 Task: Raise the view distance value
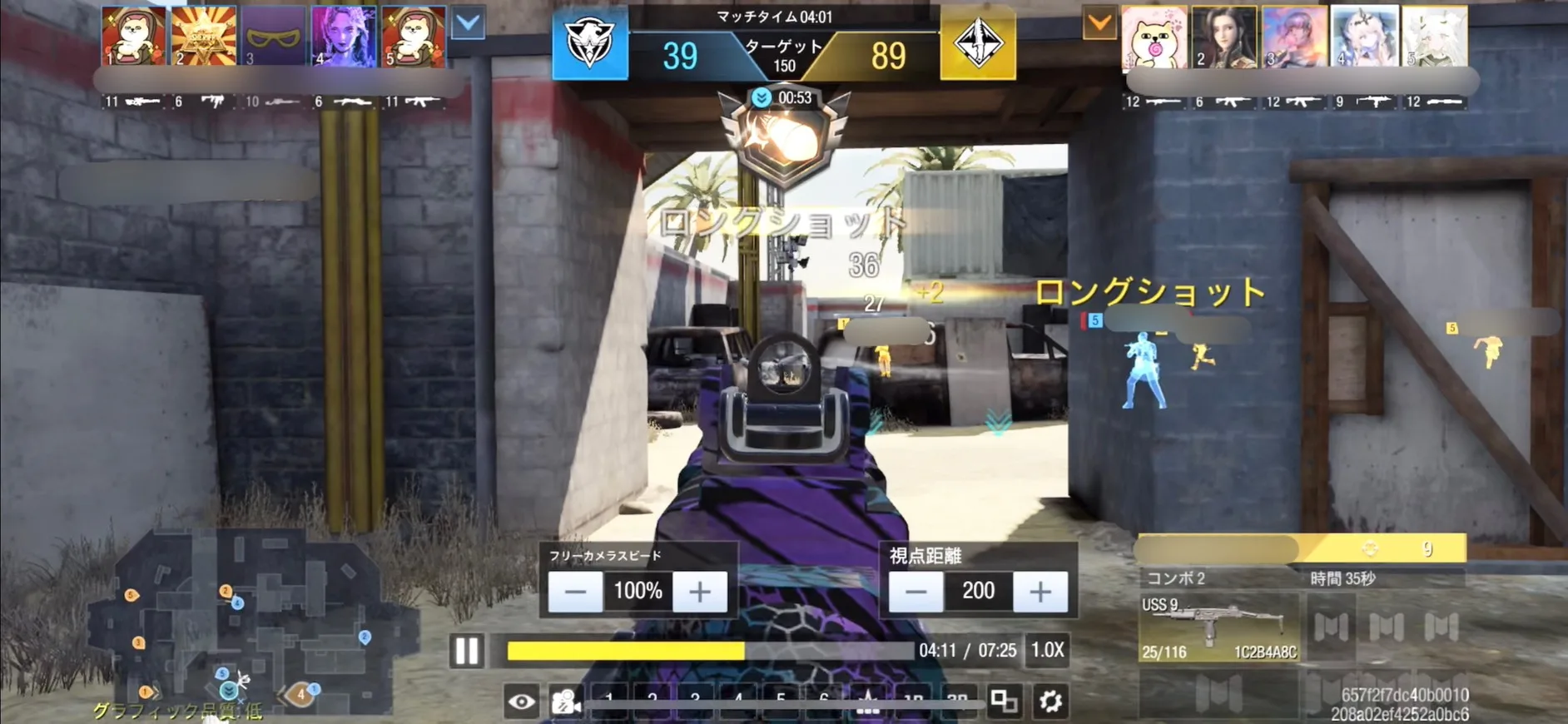pos(1040,592)
